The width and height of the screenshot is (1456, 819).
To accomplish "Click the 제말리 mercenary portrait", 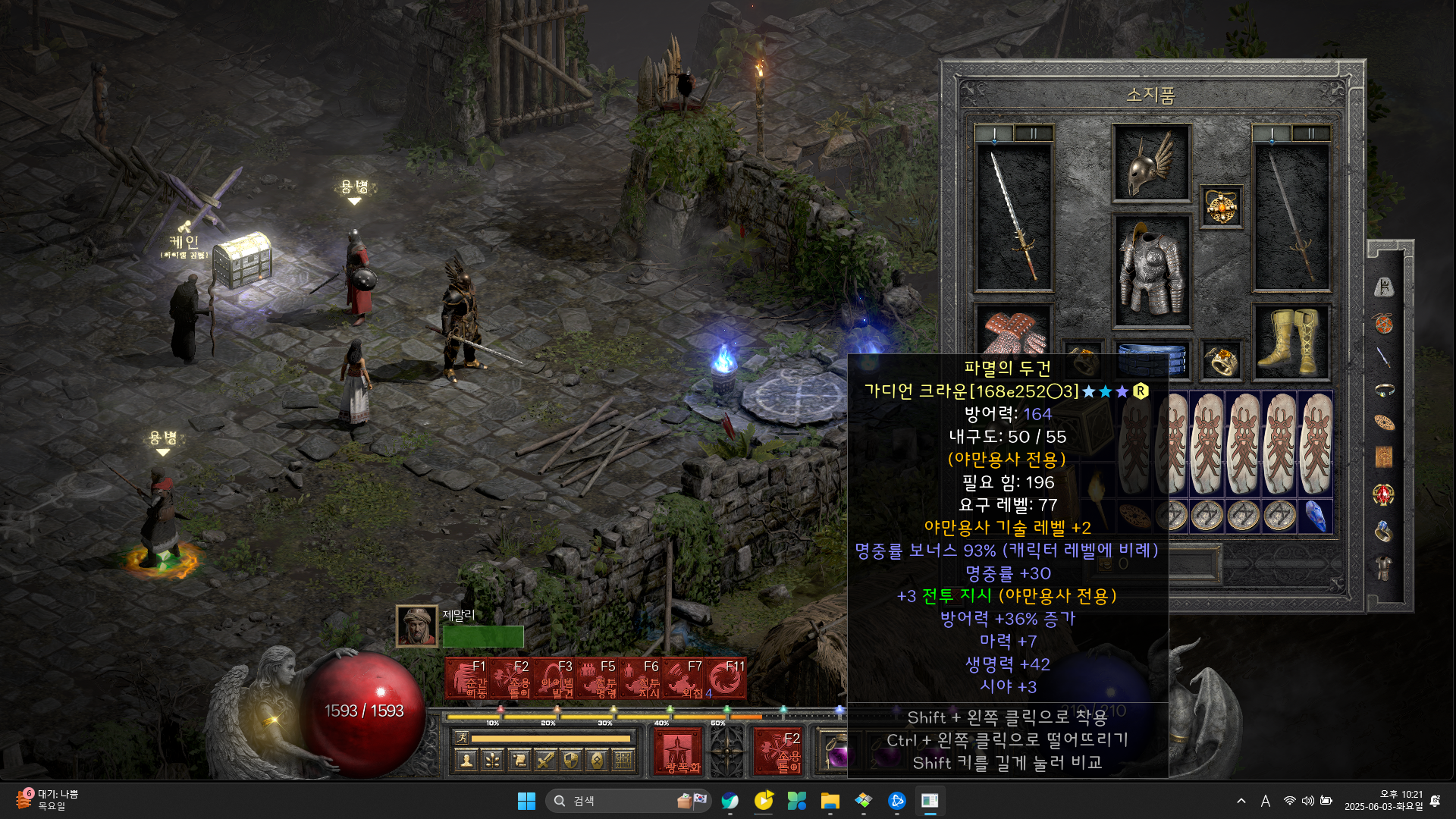I will coord(416,626).
